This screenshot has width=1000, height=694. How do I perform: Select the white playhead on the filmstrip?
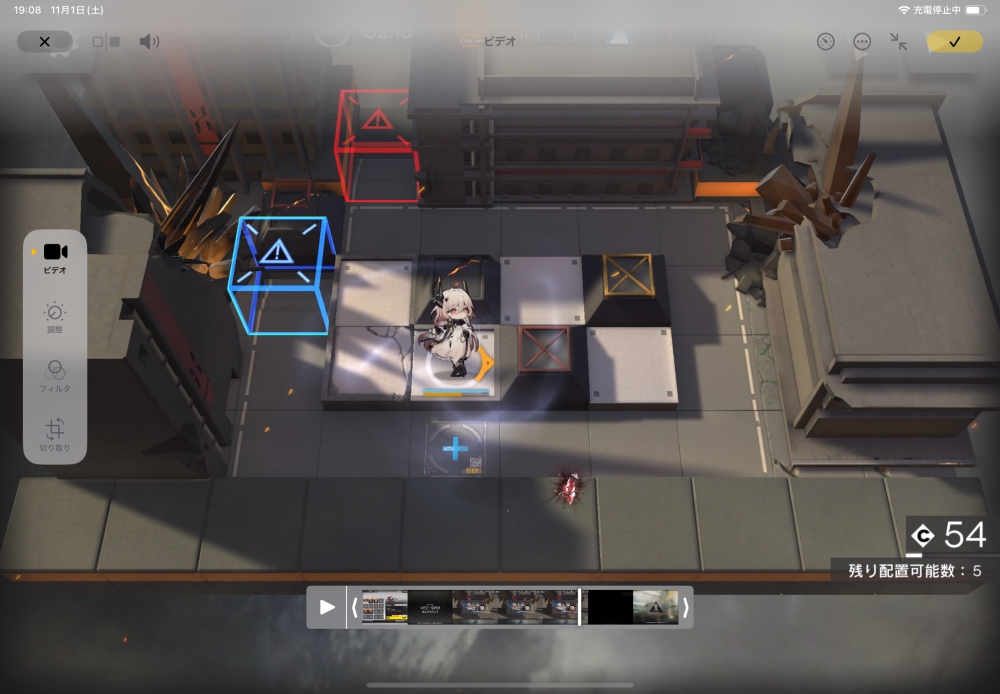tap(580, 607)
